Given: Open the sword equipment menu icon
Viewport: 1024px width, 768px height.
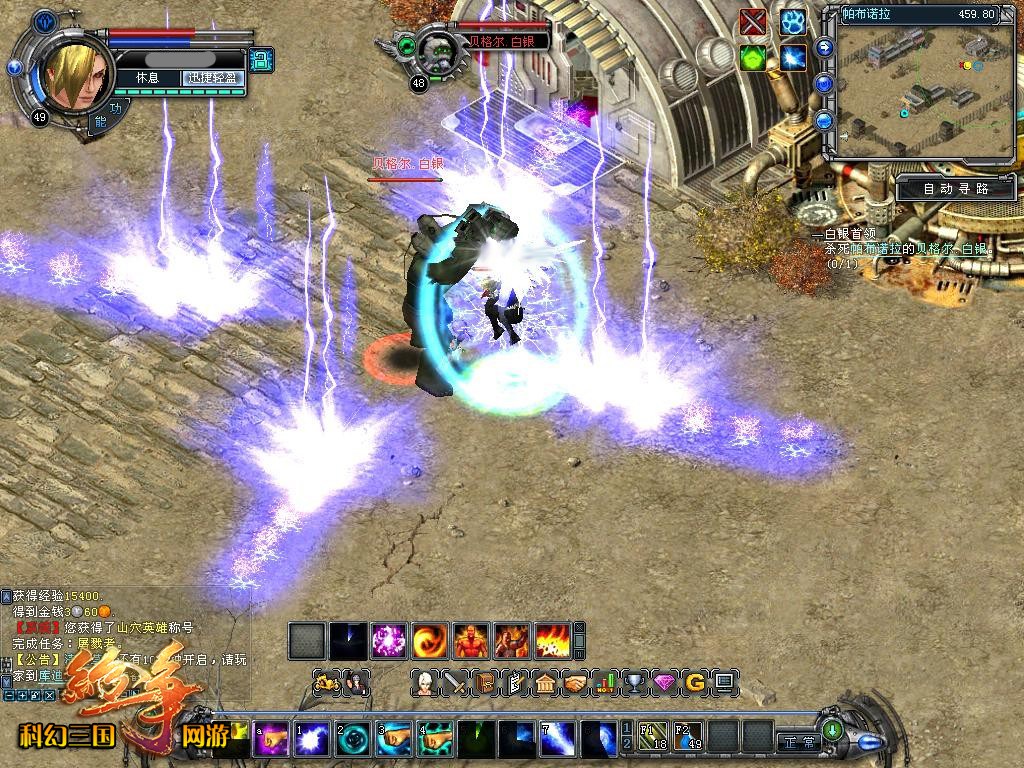Looking at the screenshot, I should point(456,683).
